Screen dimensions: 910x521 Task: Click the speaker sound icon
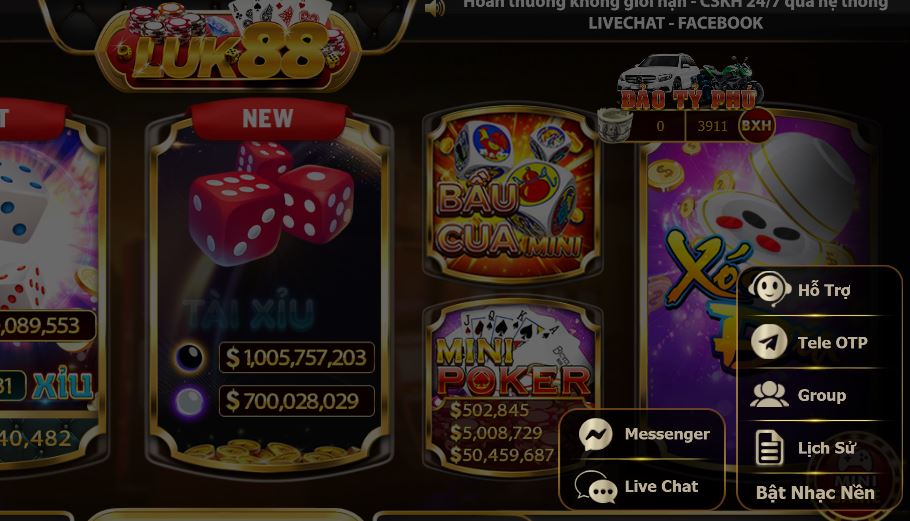[435, 9]
